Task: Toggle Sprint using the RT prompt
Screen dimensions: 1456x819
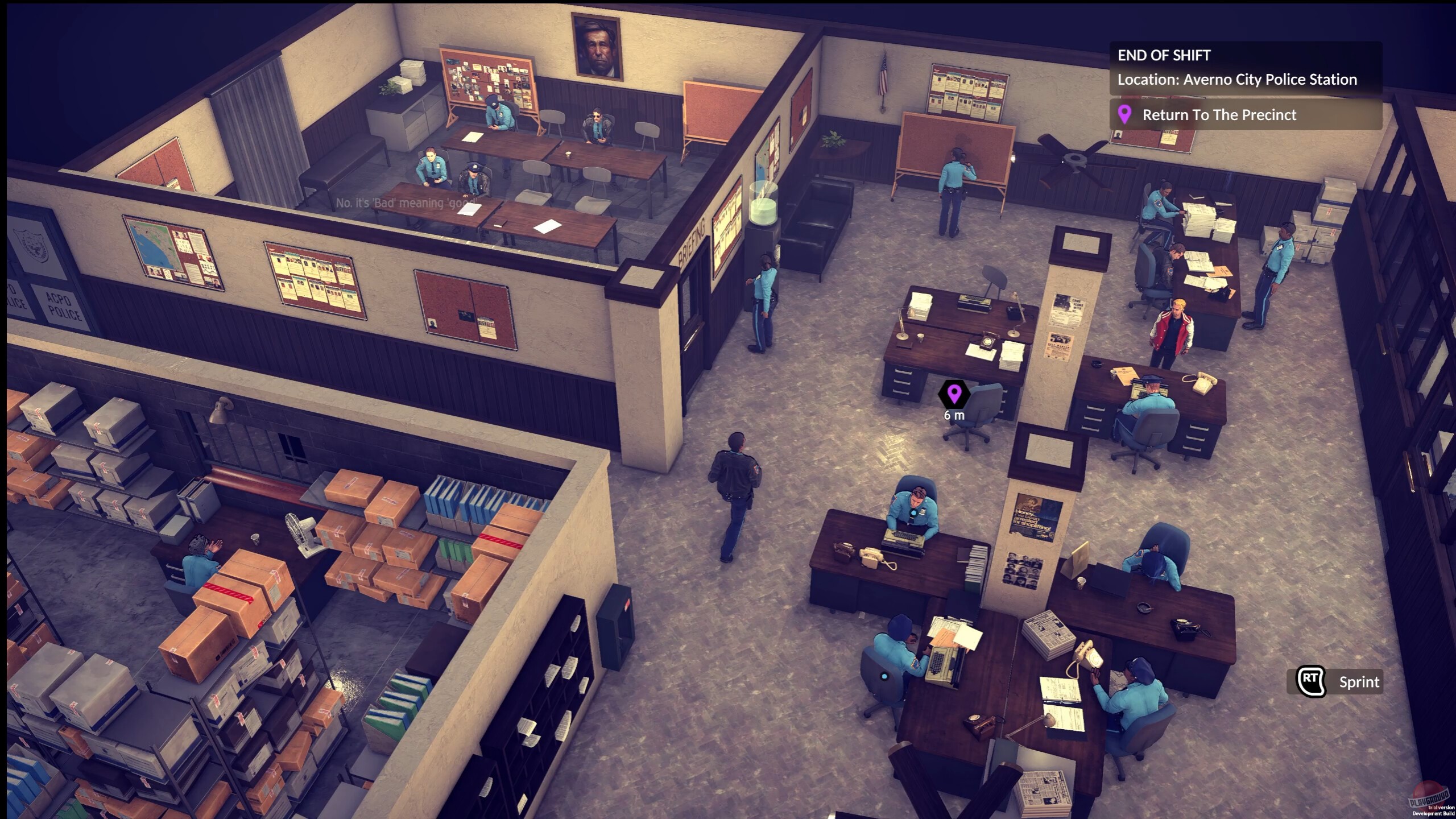Action: tap(1359, 682)
